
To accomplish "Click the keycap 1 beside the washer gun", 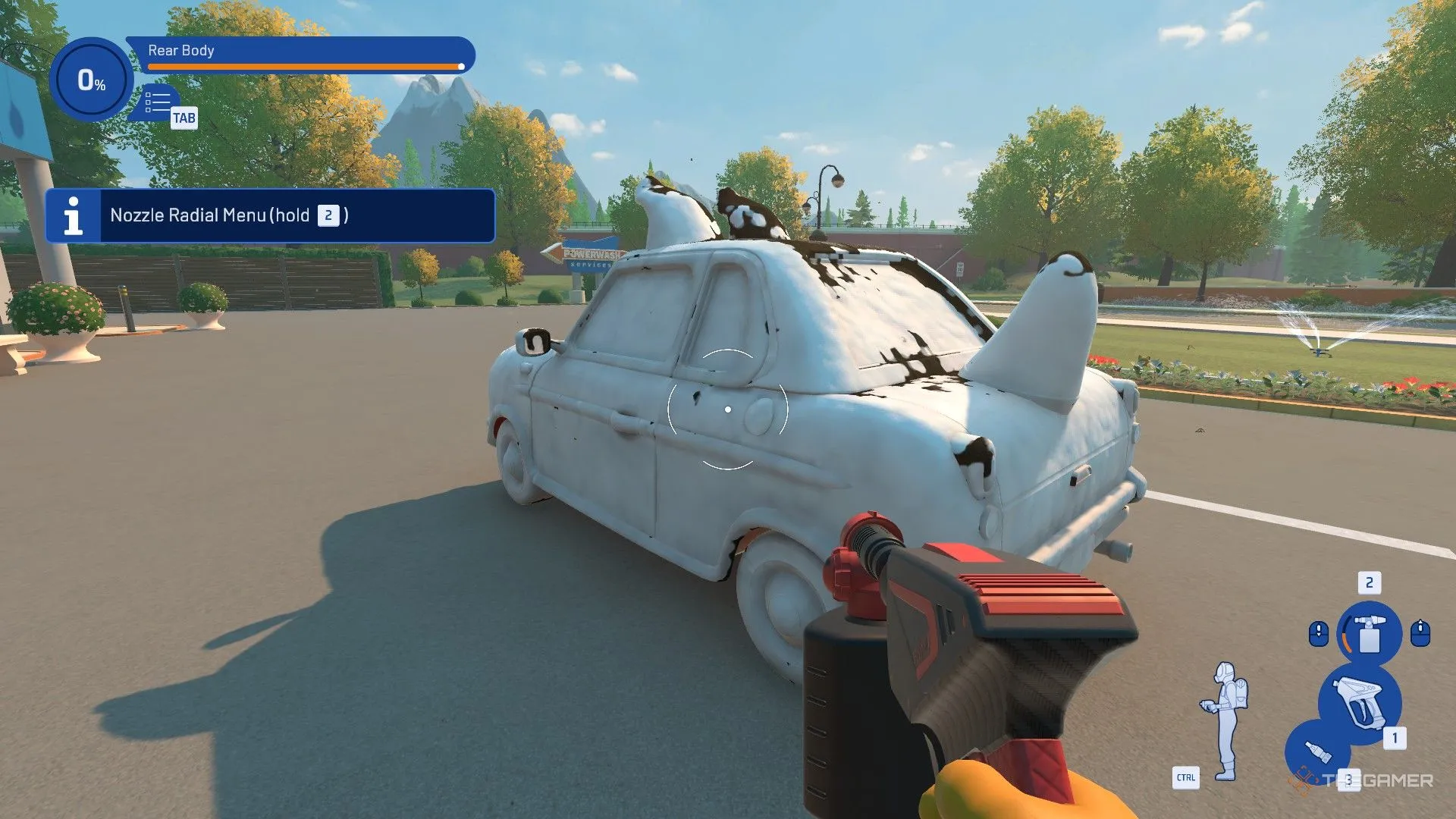I will click(x=1395, y=737).
